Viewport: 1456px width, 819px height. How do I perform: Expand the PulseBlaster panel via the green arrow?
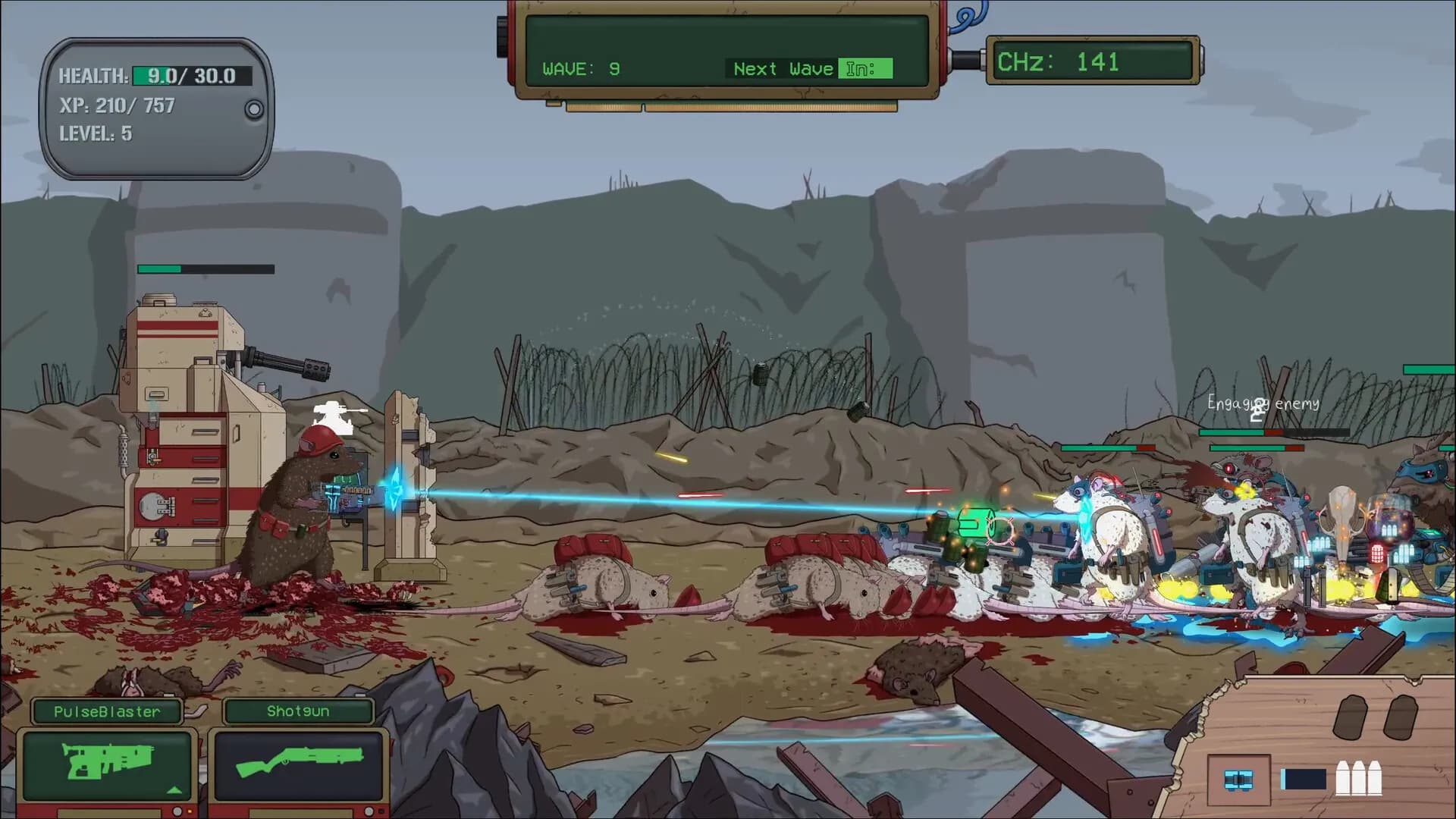click(x=173, y=792)
